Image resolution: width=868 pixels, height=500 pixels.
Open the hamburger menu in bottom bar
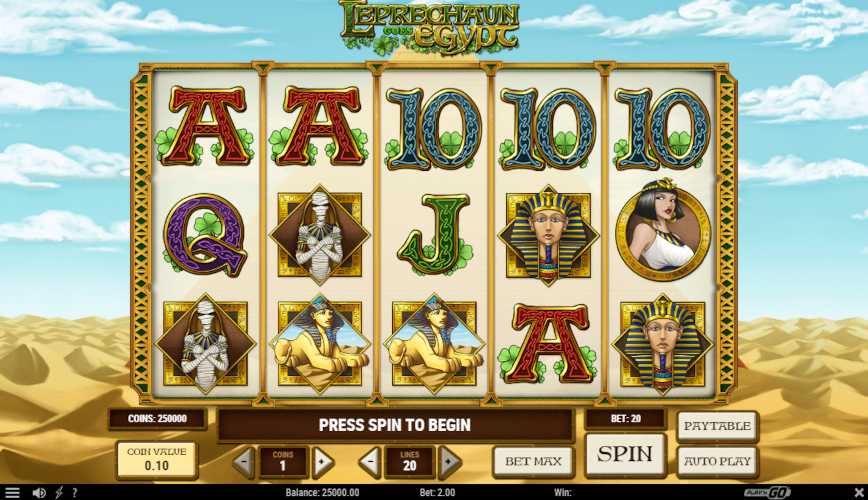tap(12, 492)
